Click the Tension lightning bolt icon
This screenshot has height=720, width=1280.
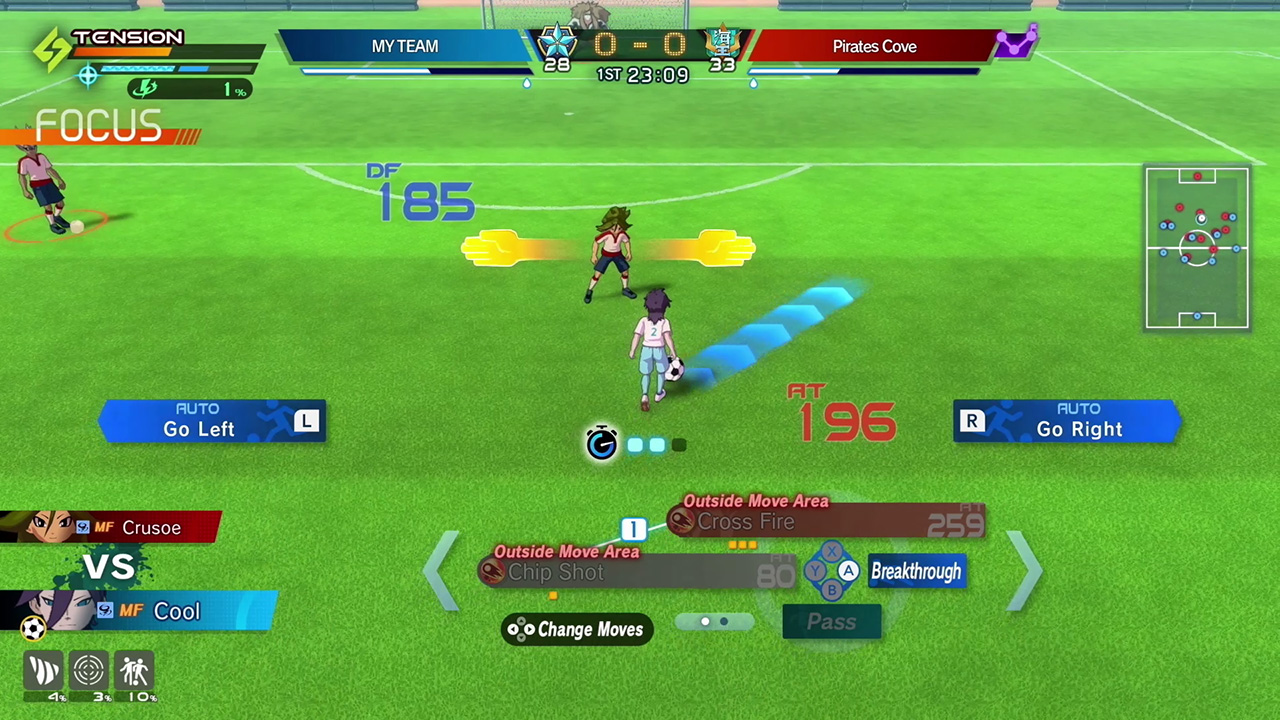[x=51, y=50]
